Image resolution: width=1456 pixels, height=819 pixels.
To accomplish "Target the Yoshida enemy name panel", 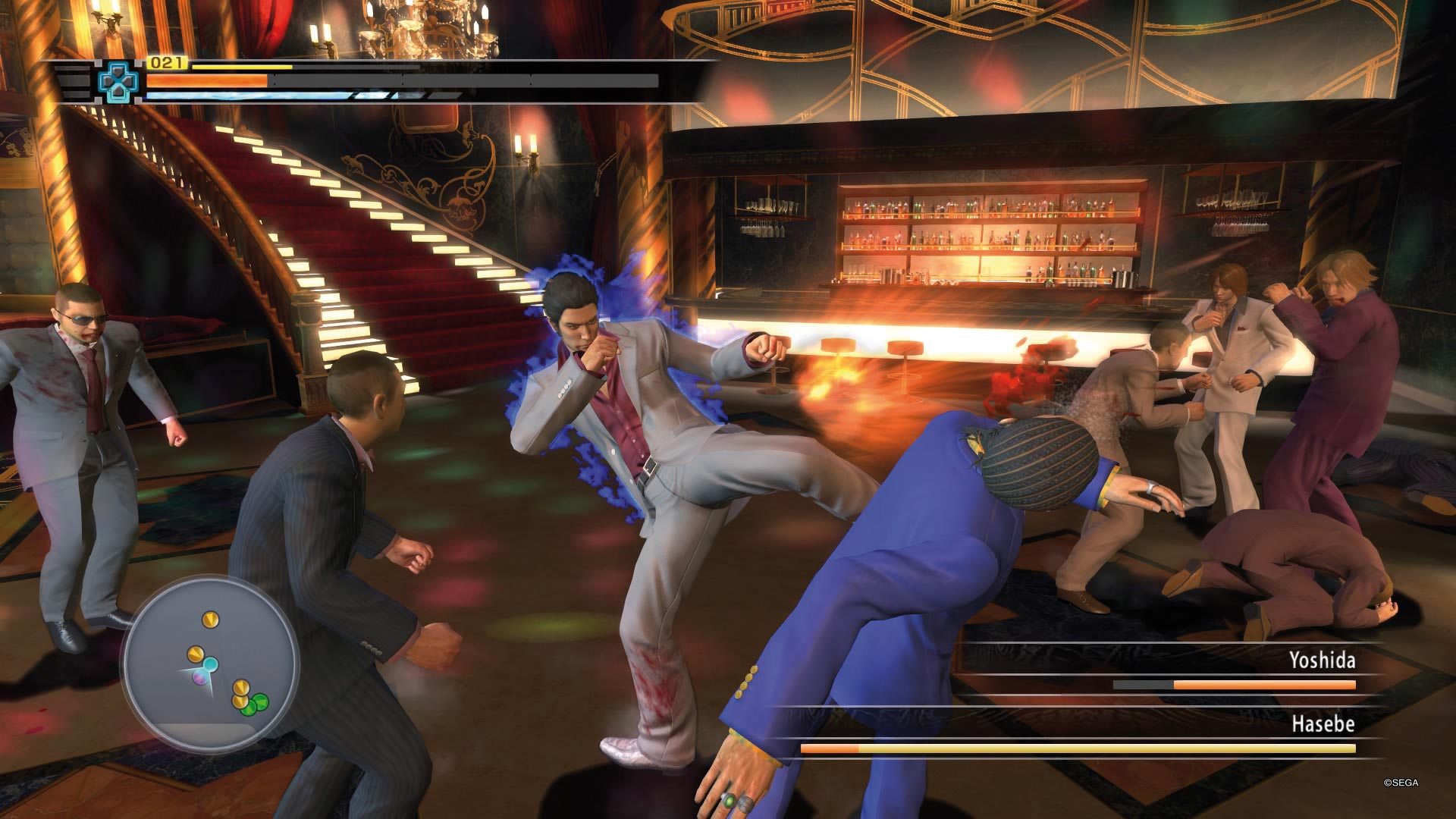I will pyautogui.click(x=1322, y=661).
